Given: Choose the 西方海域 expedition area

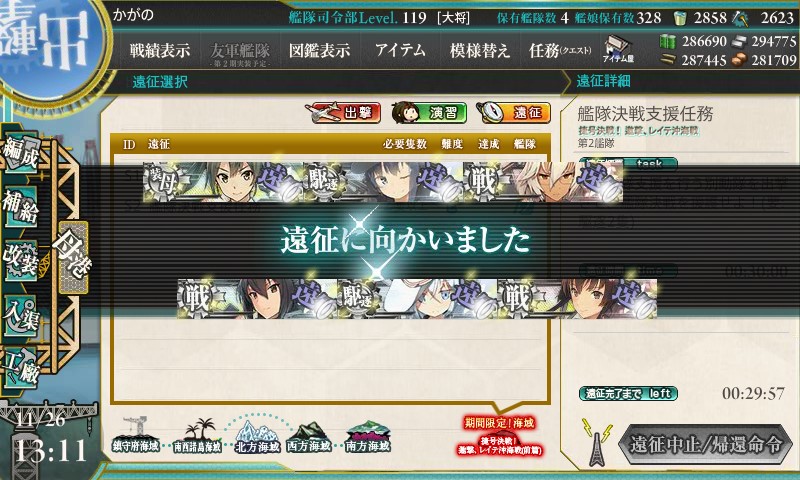Looking at the screenshot, I should coord(309,434).
